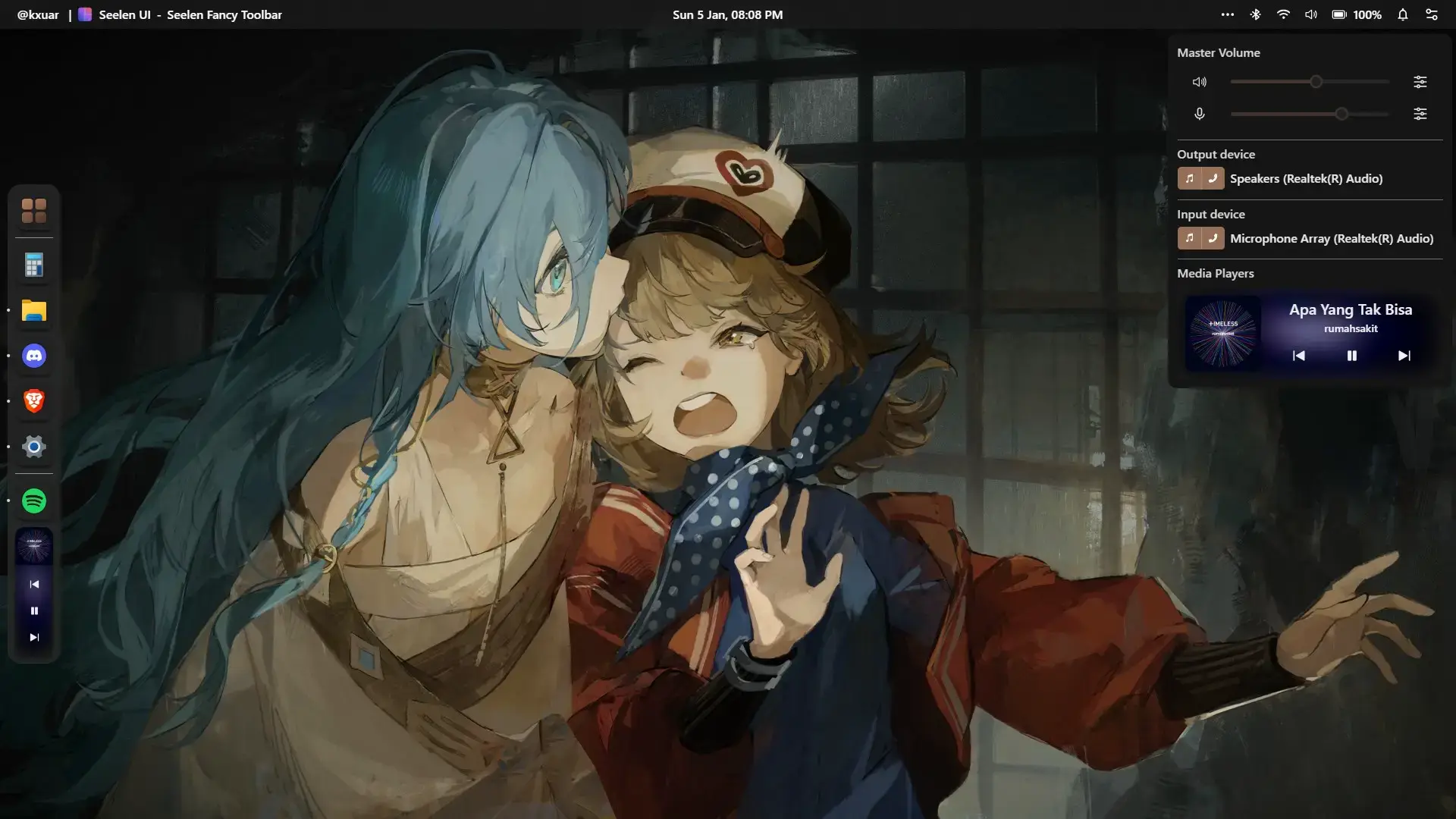The width and height of the screenshot is (1456, 819).
Task: Open the app launcher grid at dock top
Action: 33,210
